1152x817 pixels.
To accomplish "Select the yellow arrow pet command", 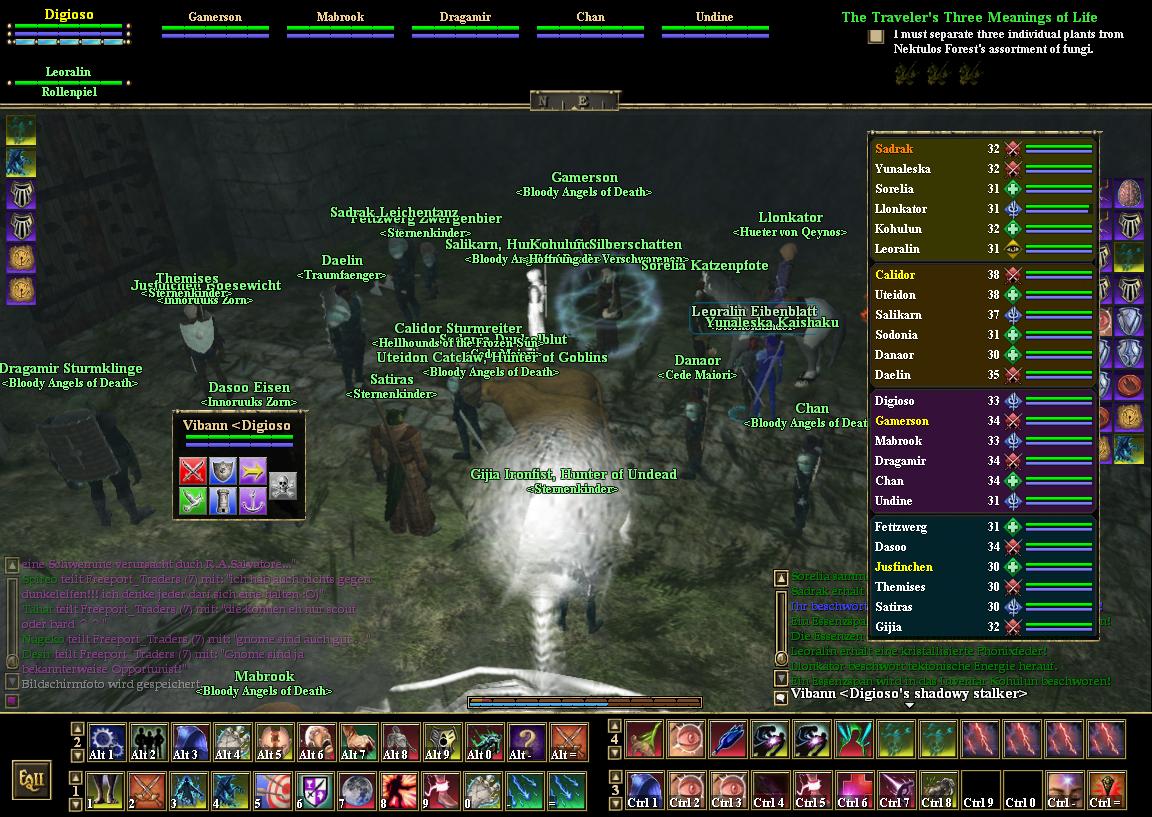I will [253, 471].
